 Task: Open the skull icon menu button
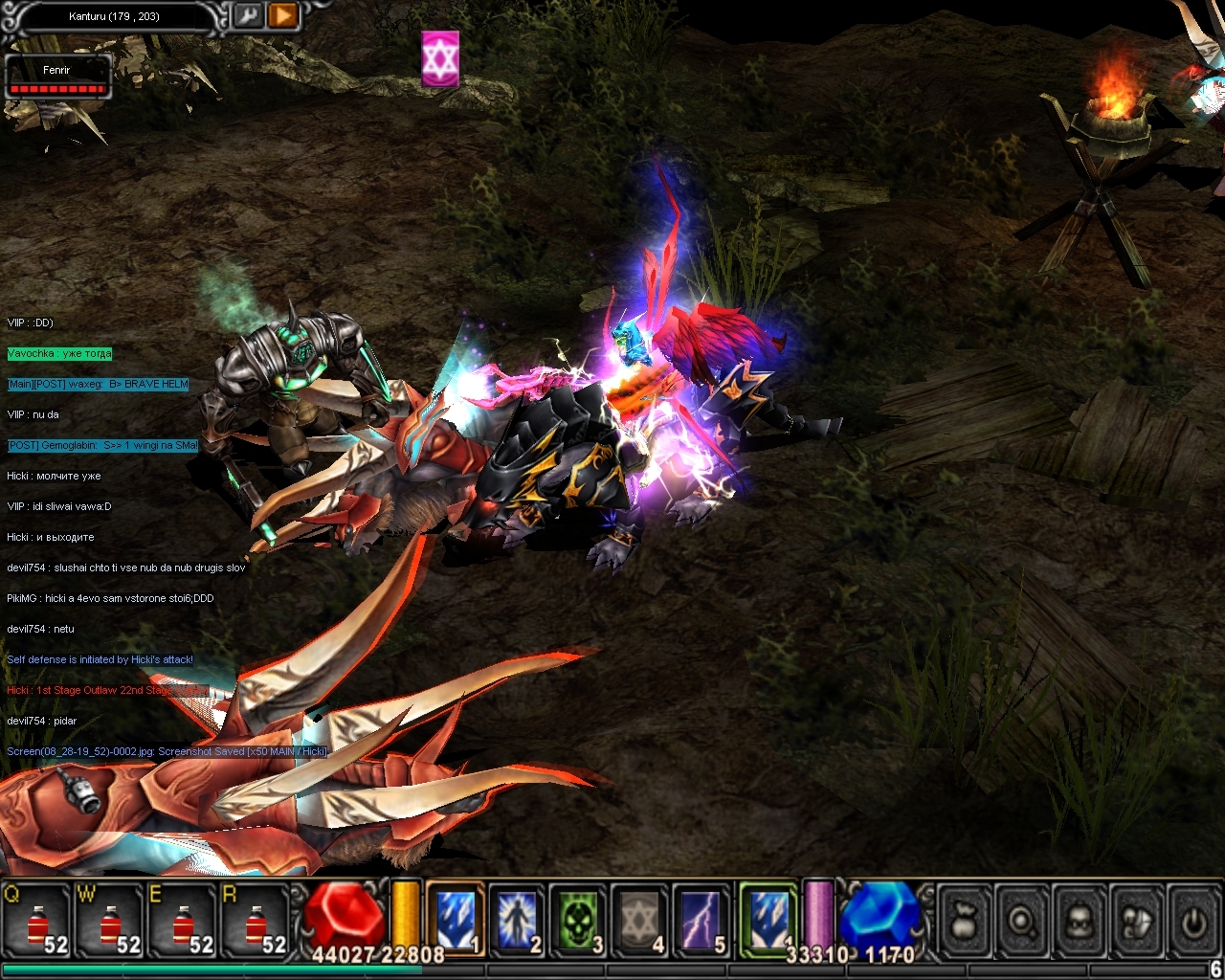pos(1080,922)
